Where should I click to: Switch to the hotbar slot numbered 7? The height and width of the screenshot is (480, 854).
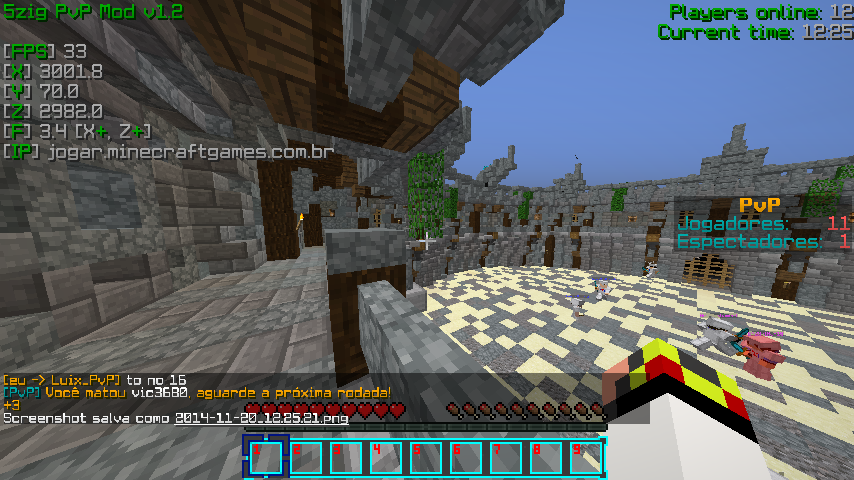[506, 458]
